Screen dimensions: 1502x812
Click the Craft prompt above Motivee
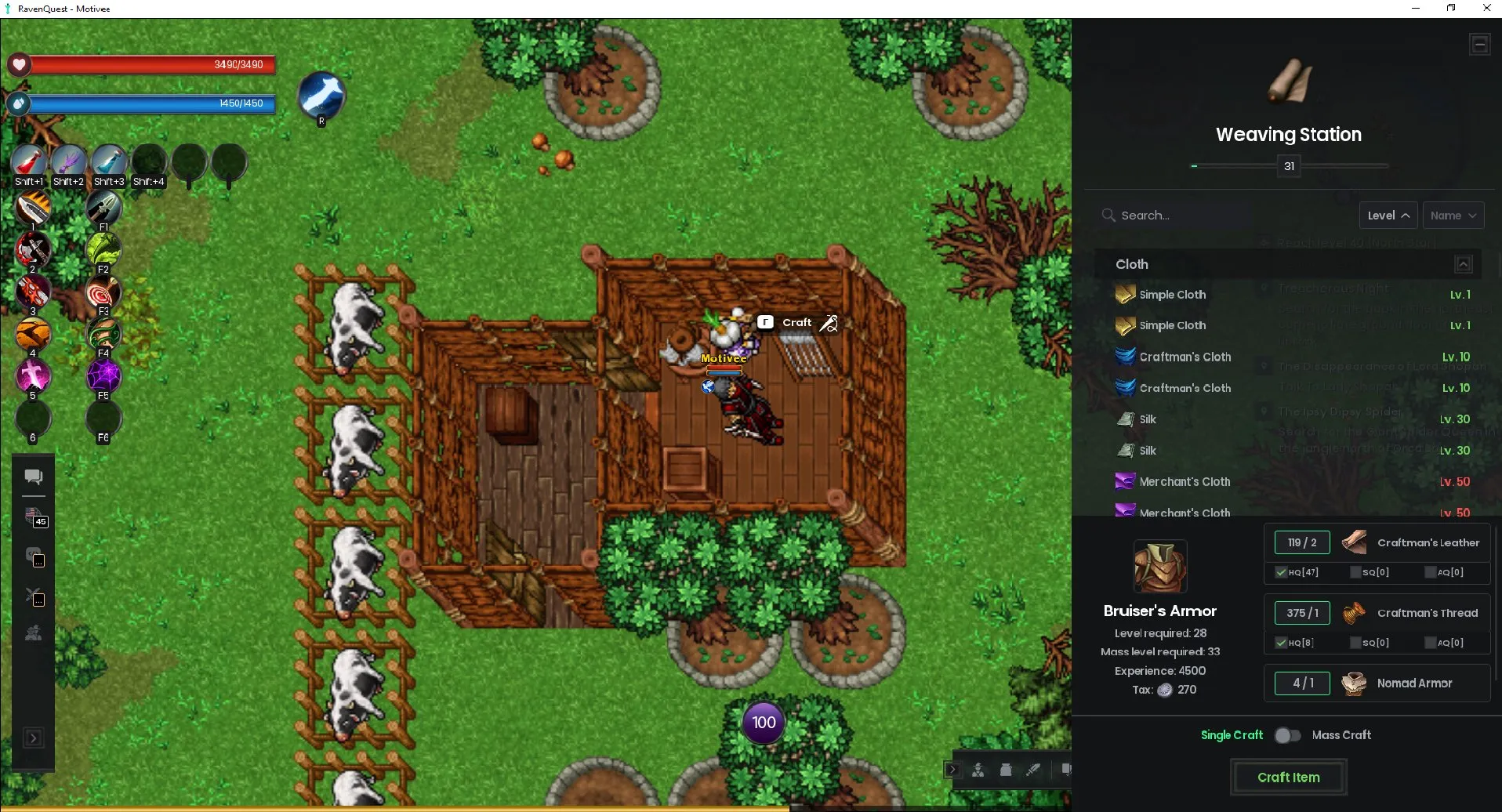point(796,322)
